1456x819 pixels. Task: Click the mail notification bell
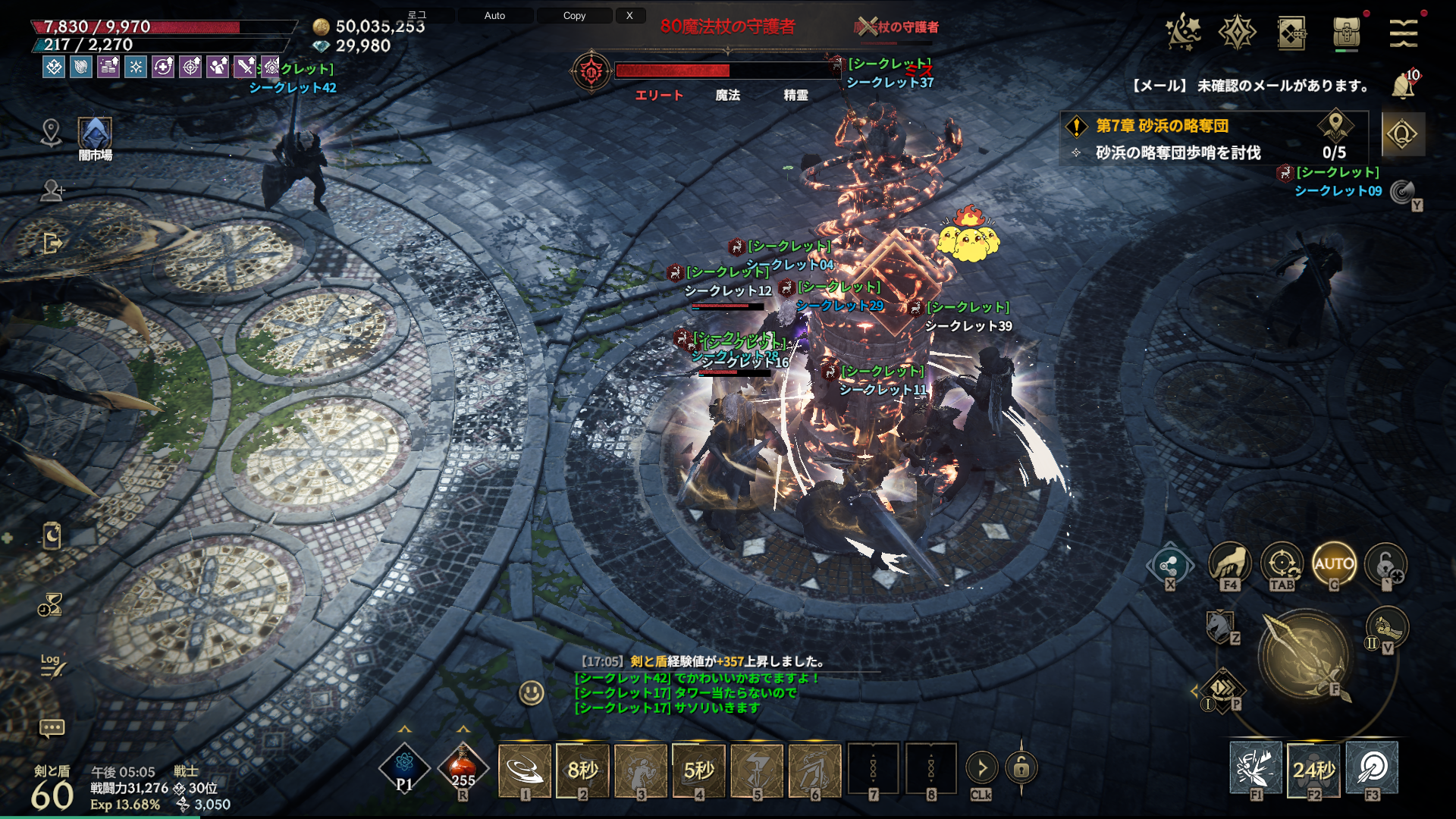point(1403,86)
